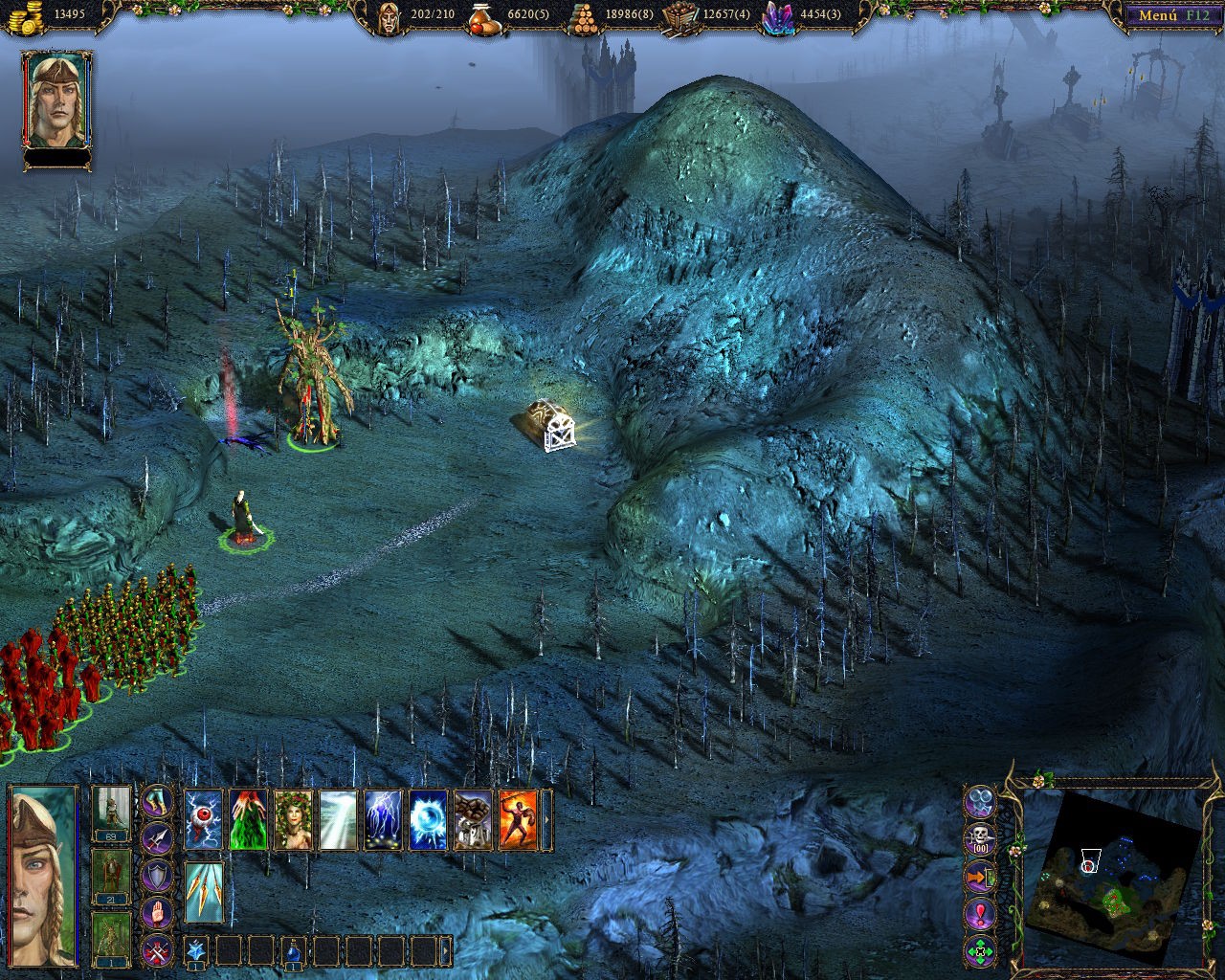Open the skull kill-count button
This screenshot has width=1225, height=980.
[x=981, y=839]
